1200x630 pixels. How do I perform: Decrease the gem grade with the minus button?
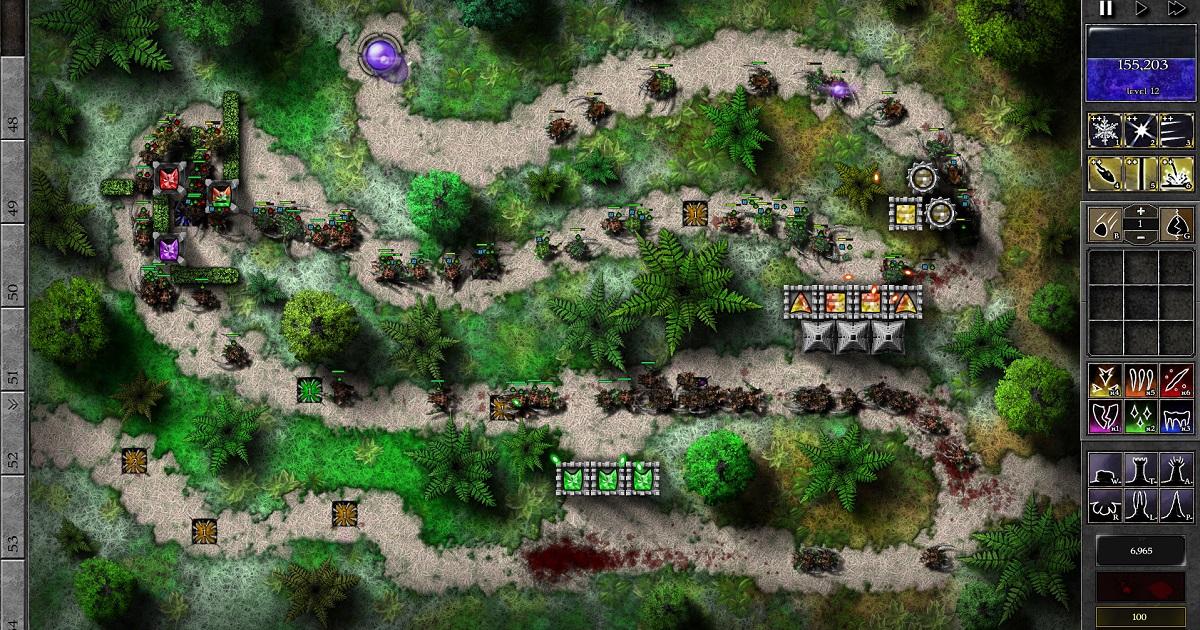pos(1141,236)
